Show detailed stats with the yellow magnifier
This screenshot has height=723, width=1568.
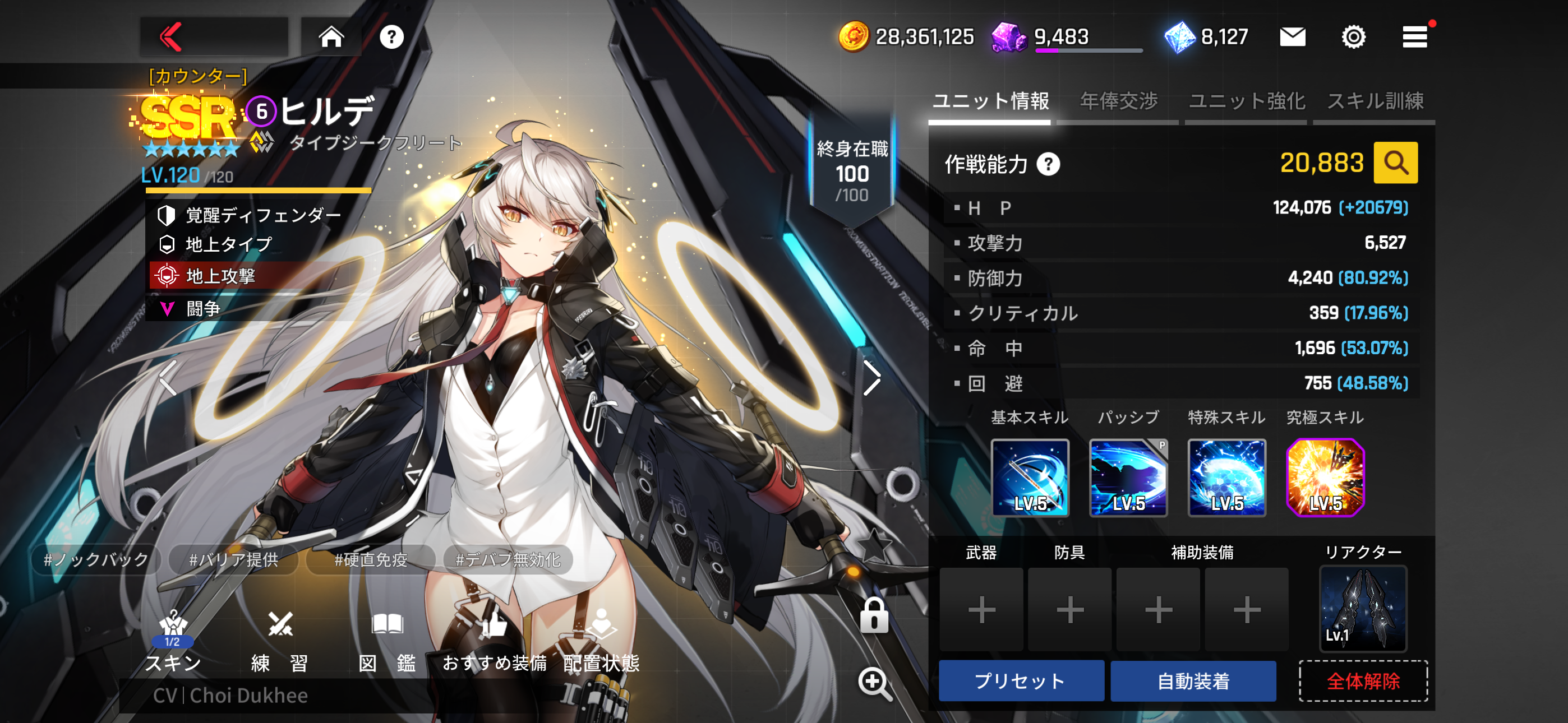coord(1395,163)
